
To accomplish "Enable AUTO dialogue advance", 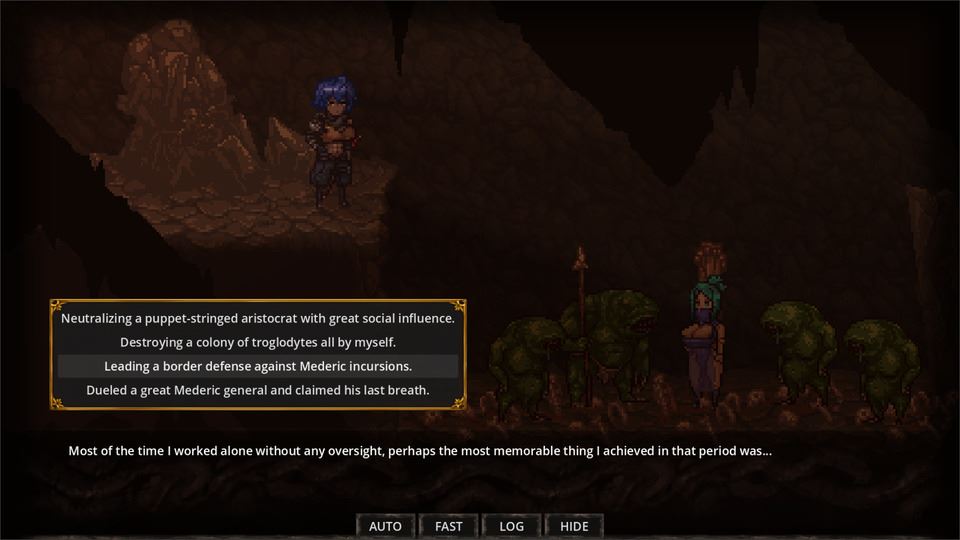I will [x=385, y=526].
